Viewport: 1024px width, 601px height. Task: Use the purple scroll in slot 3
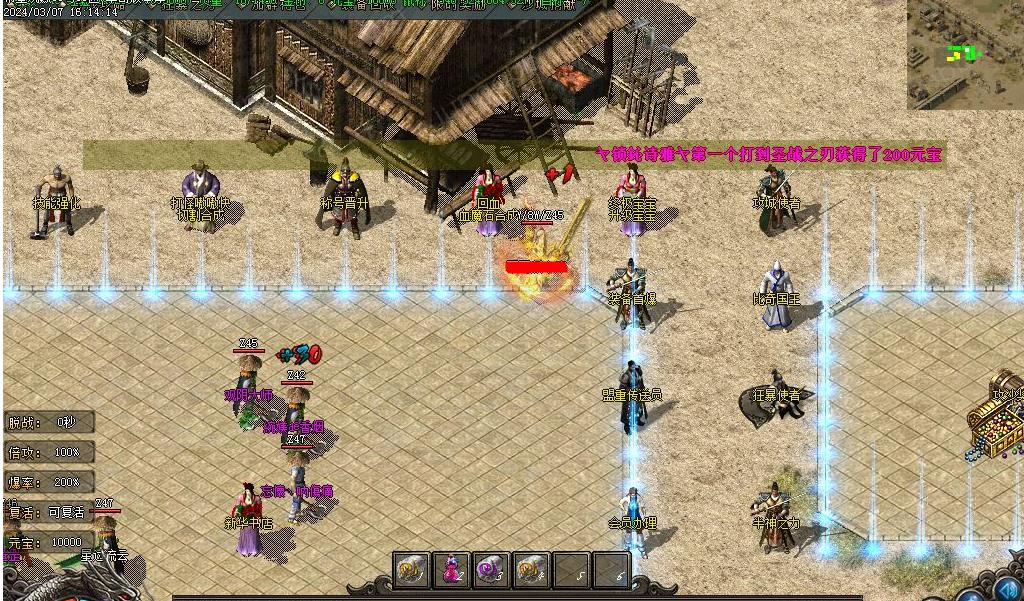point(491,570)
